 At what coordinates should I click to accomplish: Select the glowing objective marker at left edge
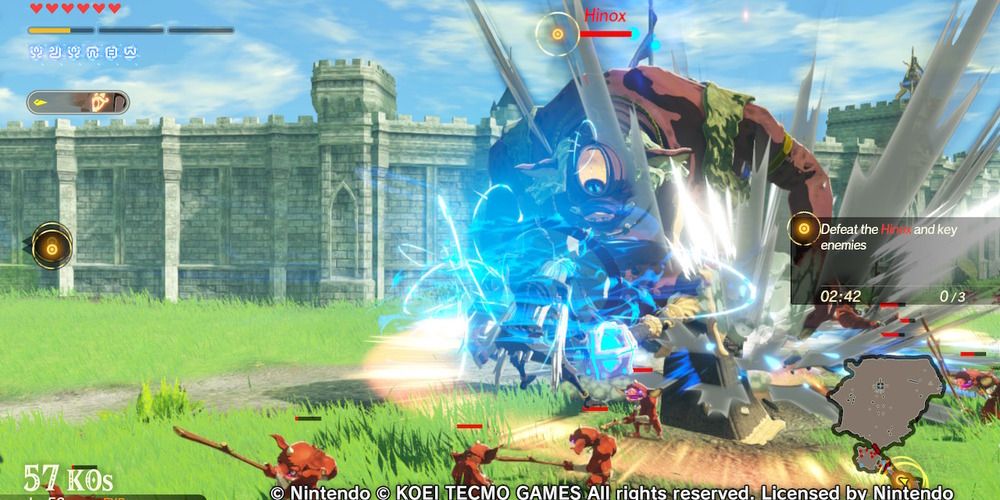(50, 244)
